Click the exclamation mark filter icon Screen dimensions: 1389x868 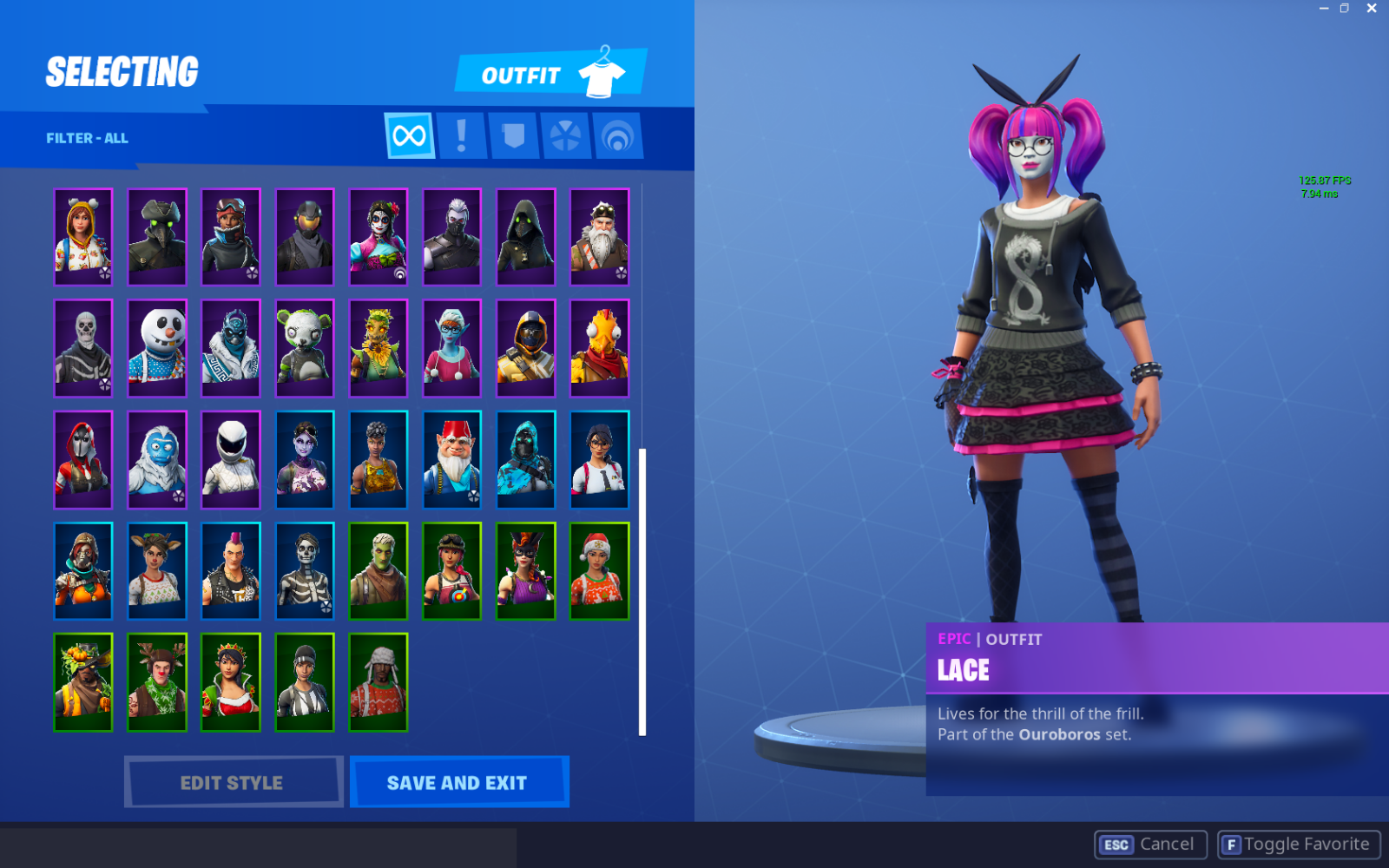(x=461, y=135)
